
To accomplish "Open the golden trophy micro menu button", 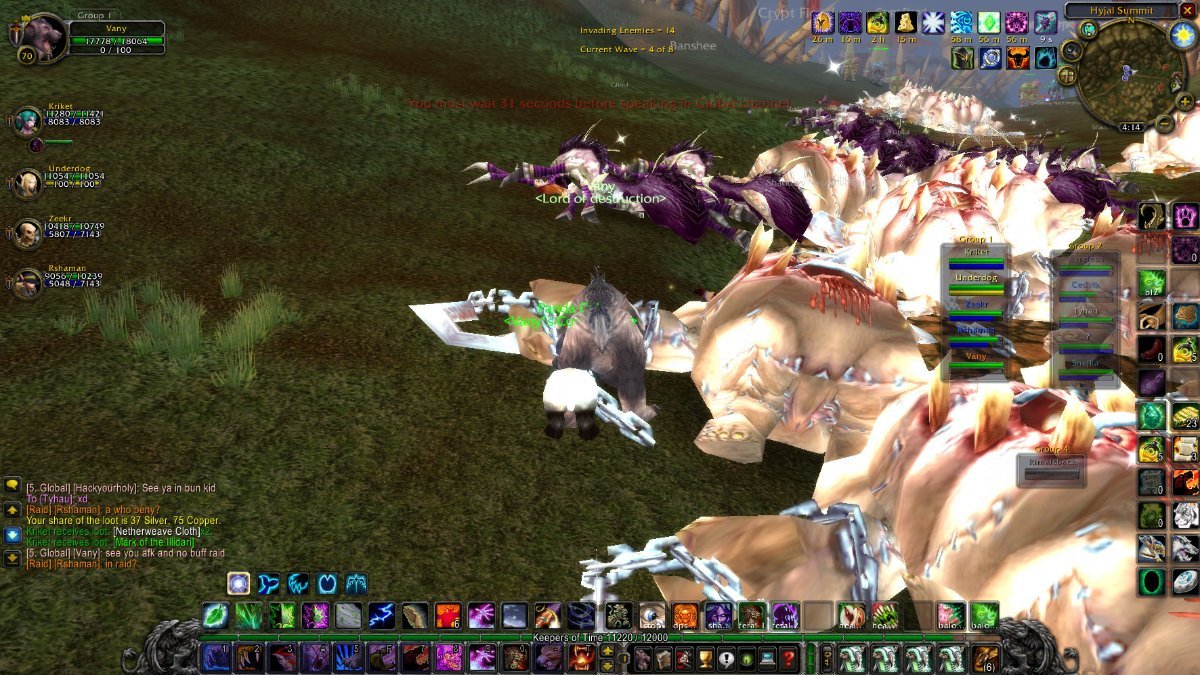I will coord(704,658).
